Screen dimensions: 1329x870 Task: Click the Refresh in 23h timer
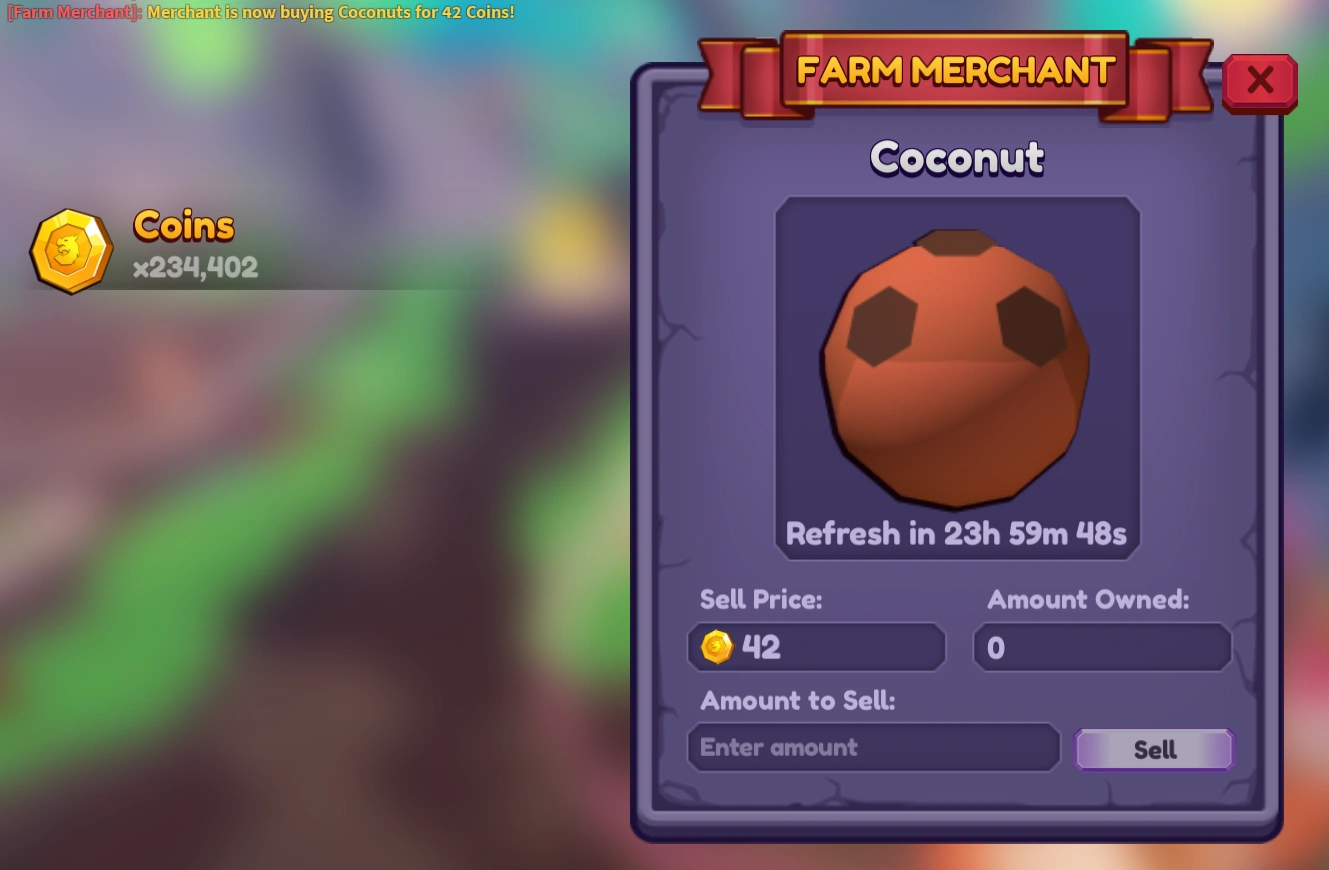click(x=956, y=533)
